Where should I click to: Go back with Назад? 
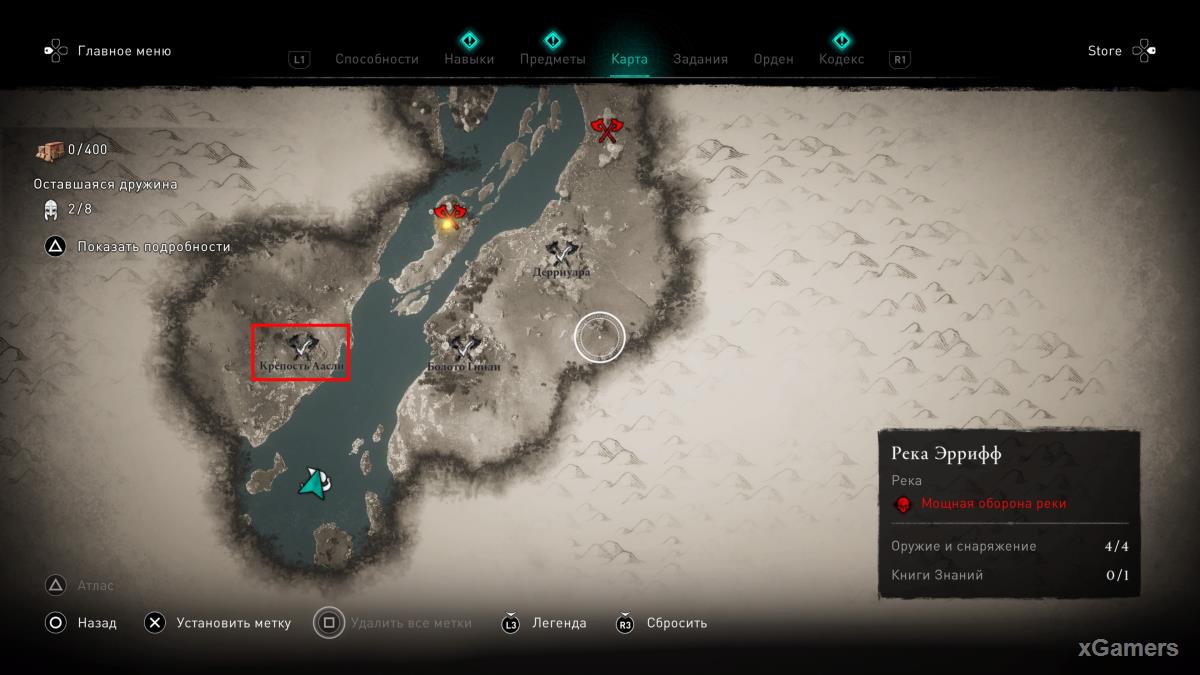[x=98, y=623]
